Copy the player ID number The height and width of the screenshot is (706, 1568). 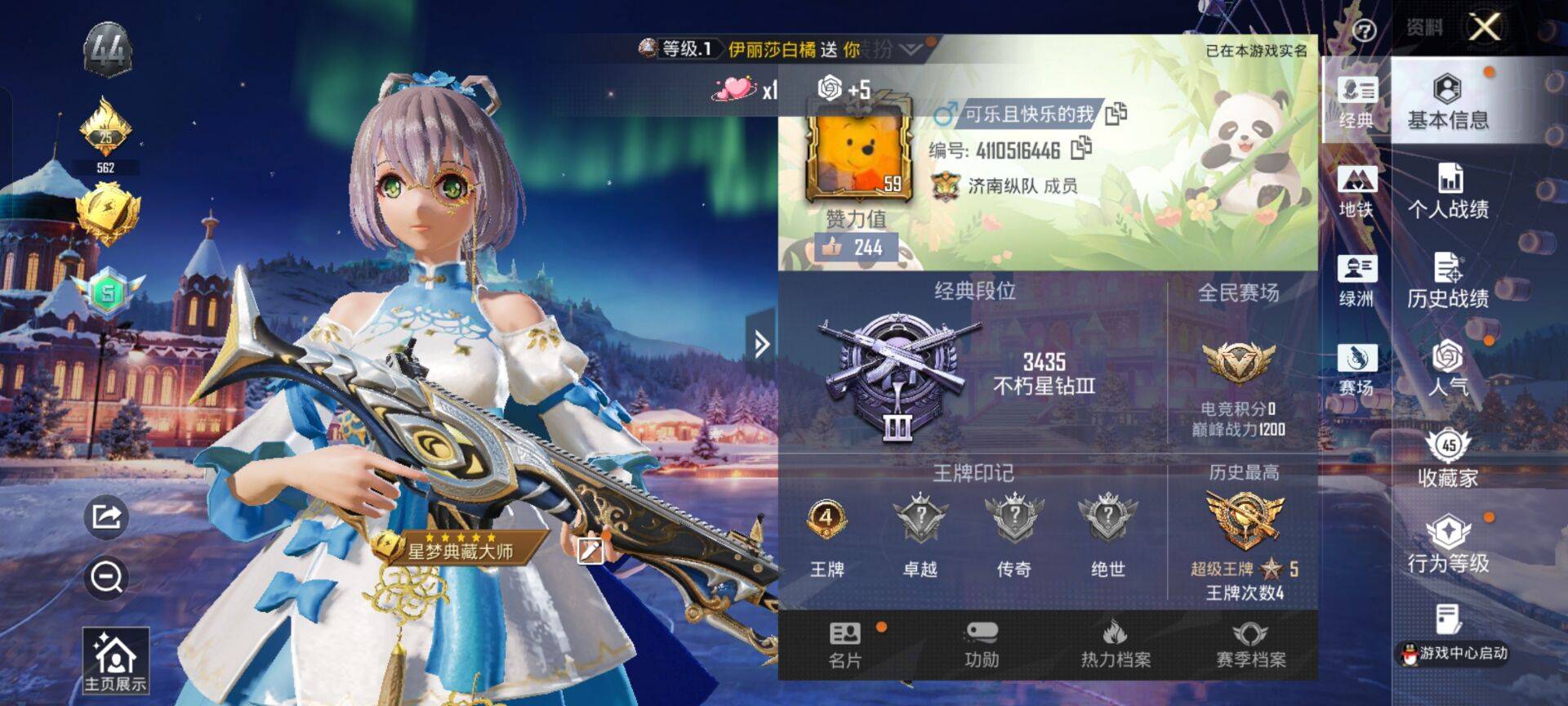coord(1081,148)
